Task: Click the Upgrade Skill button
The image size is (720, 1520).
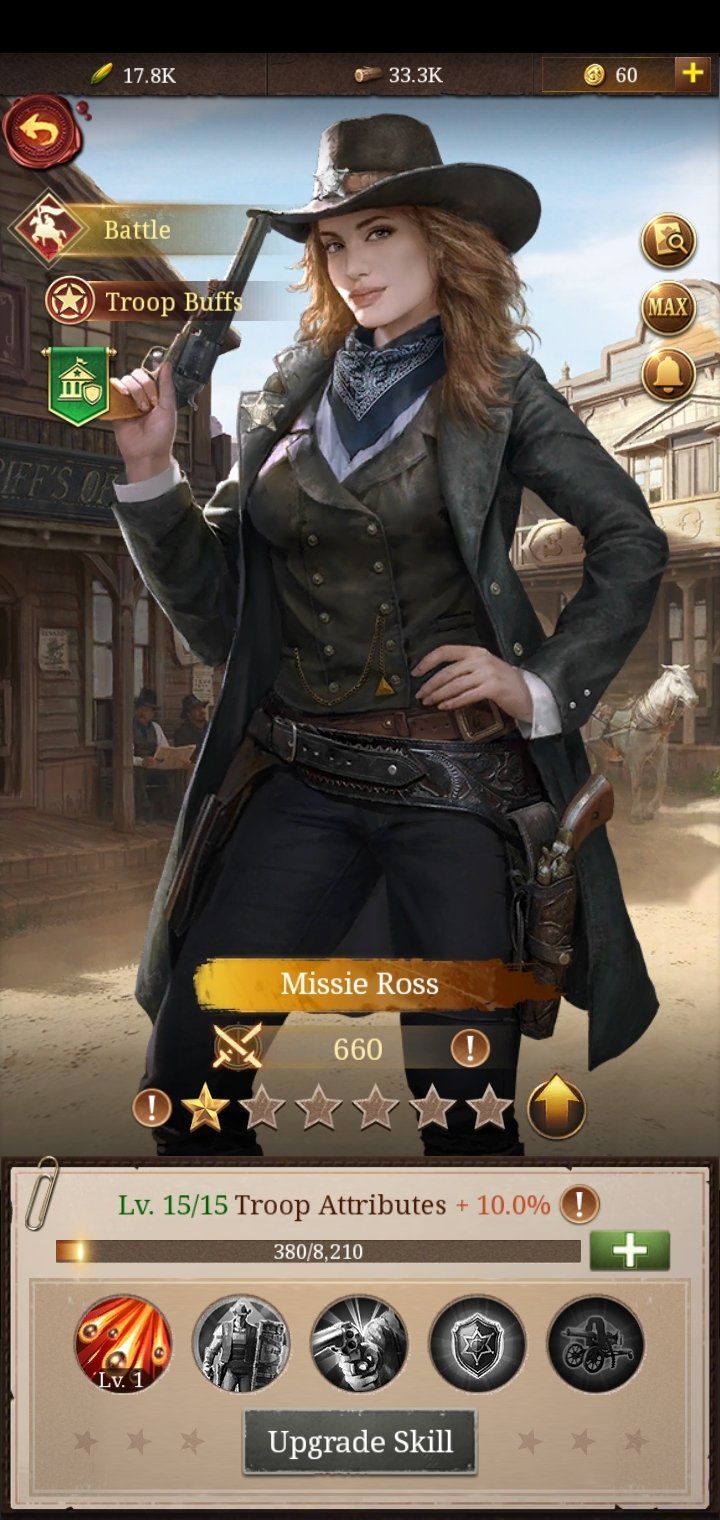Action: [x=360, y=1442]
